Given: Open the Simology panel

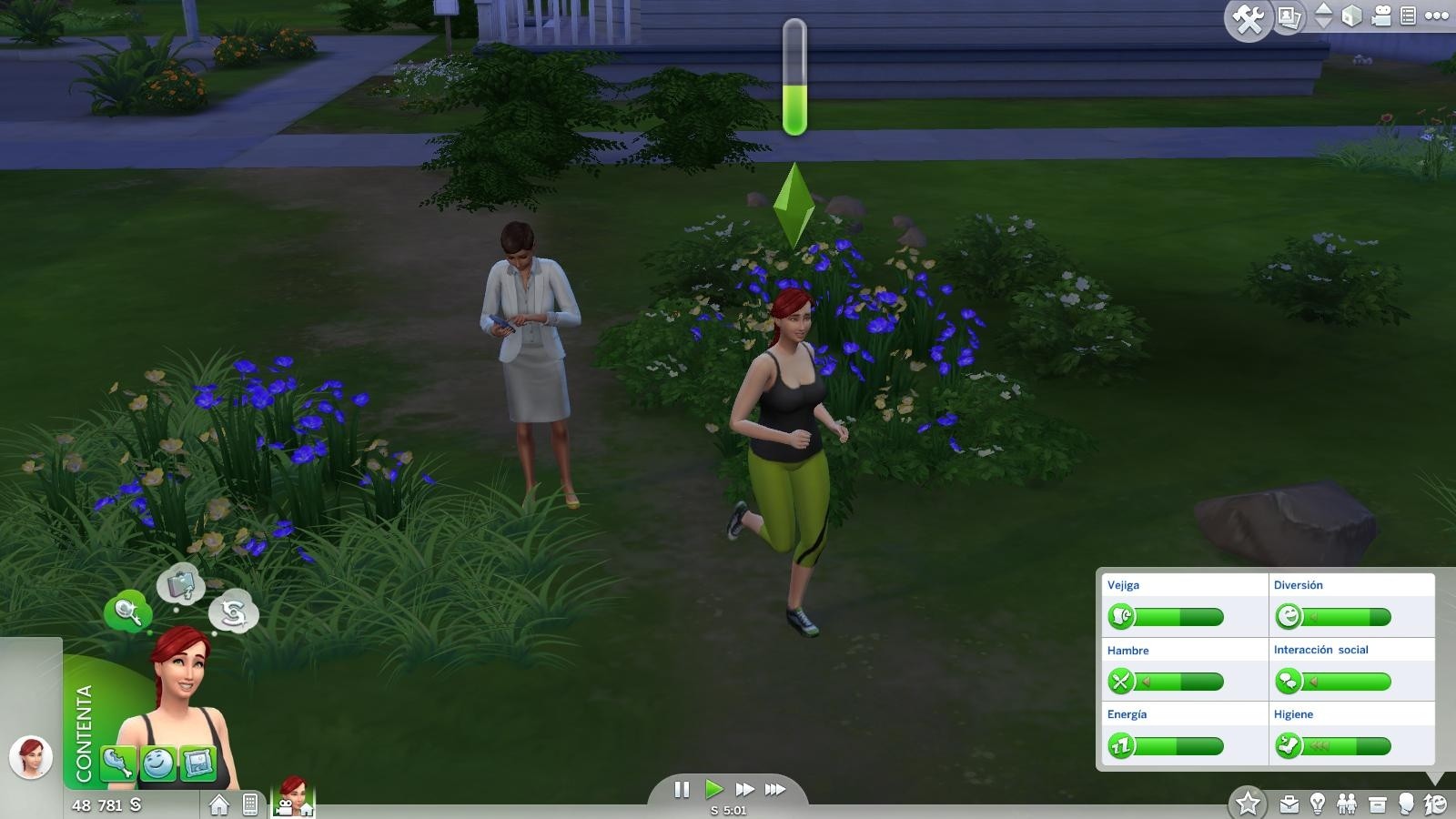Looking at the screenshot, I should point(1407,804).
